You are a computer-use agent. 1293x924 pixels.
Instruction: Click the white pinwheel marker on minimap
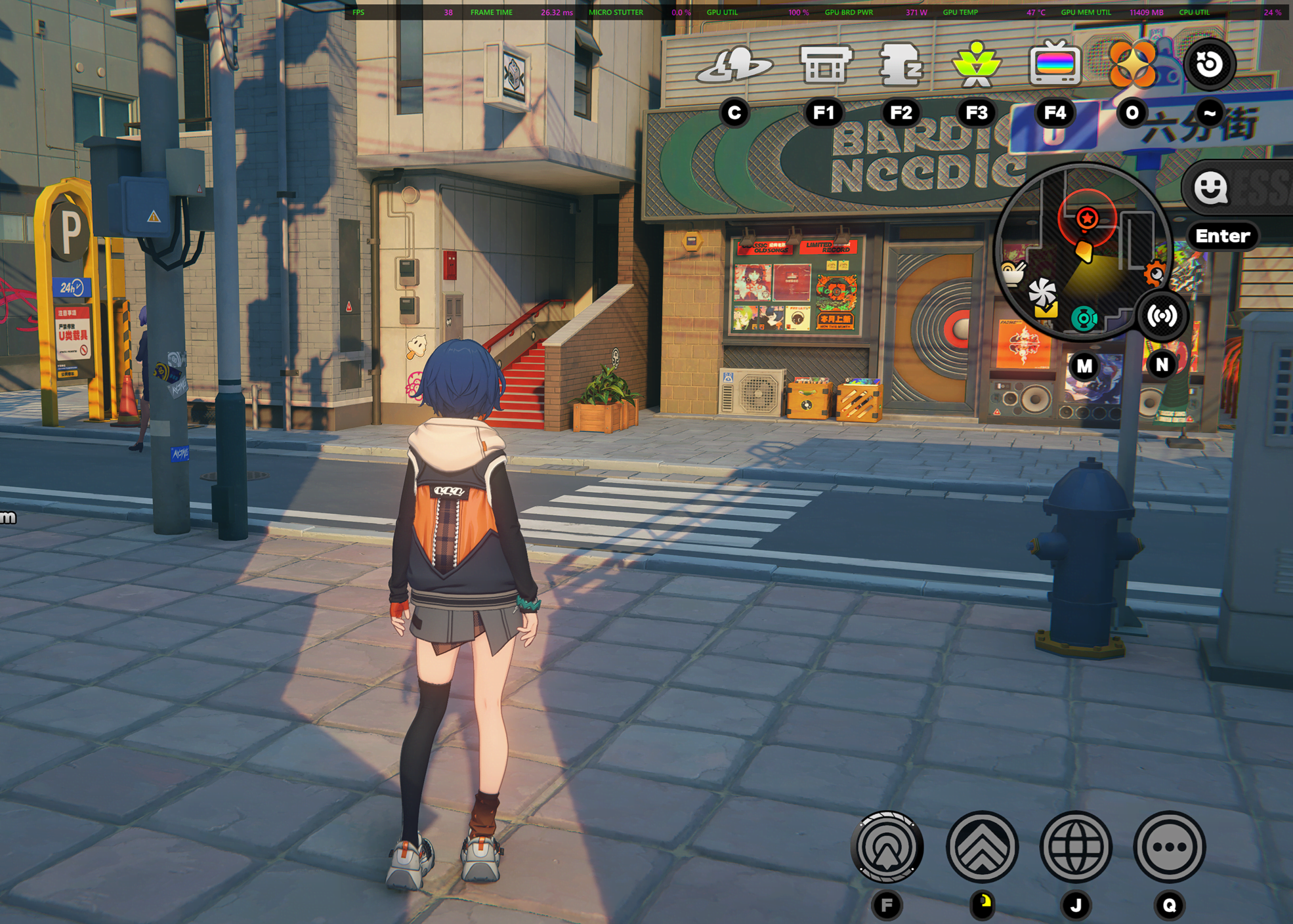(1042, 291)
